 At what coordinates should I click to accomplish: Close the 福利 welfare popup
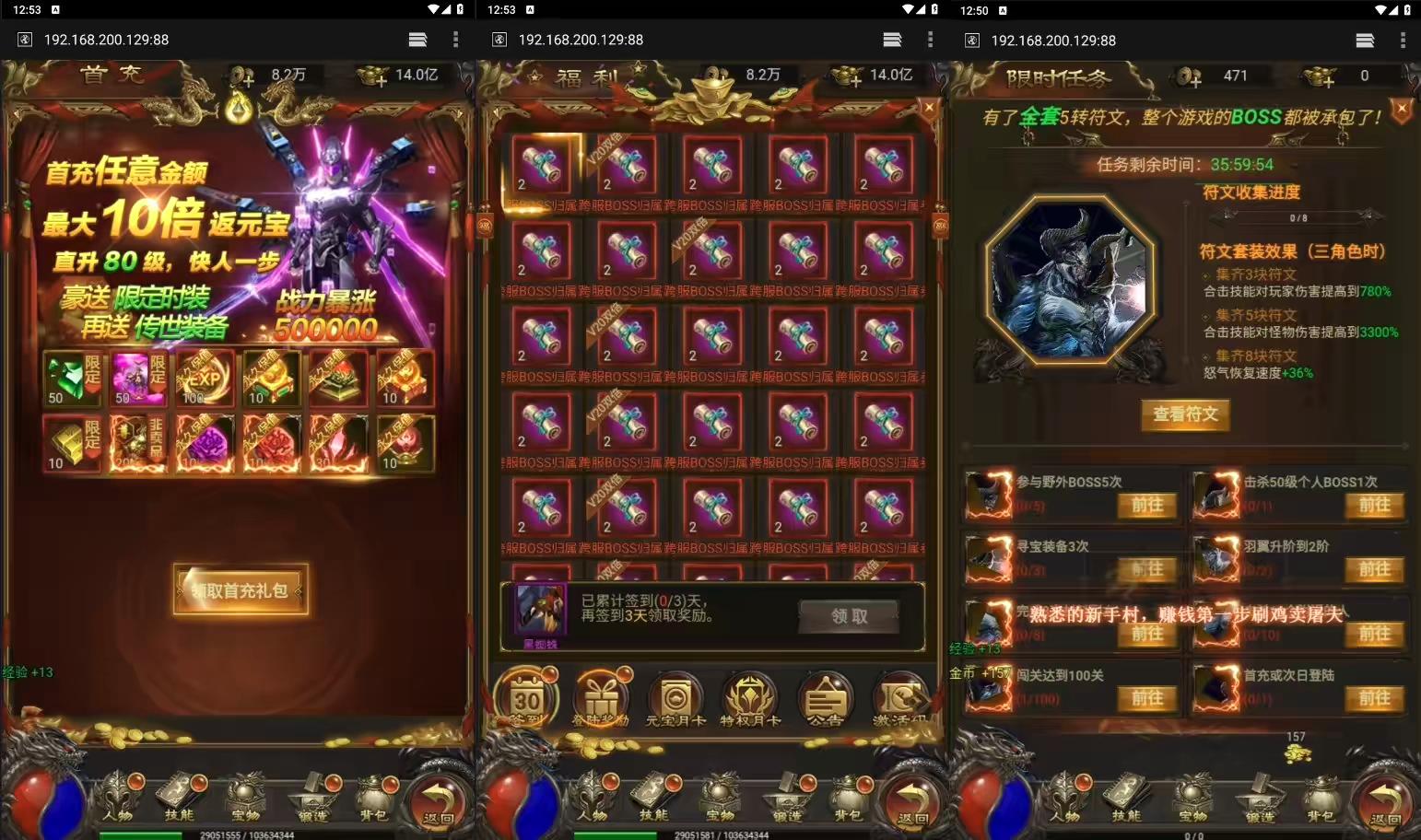[x=929, y=106]
